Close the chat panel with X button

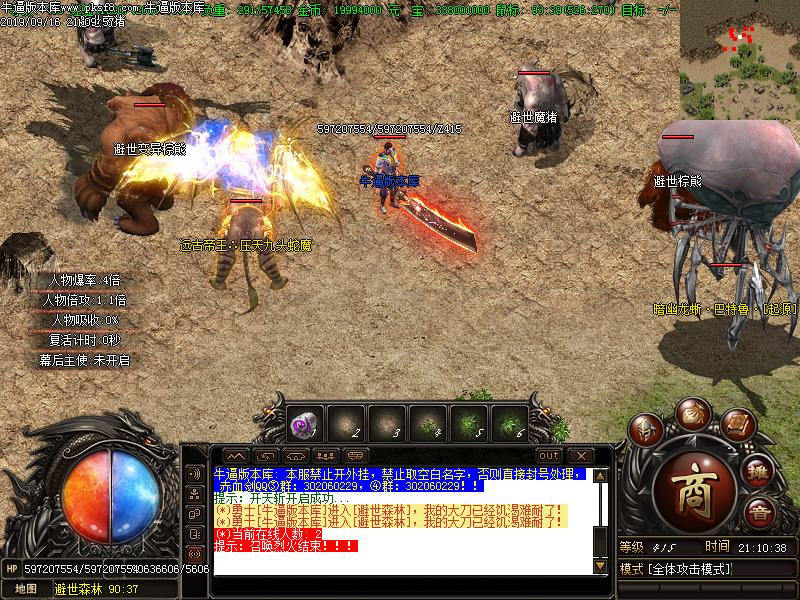tap(579, 456)
